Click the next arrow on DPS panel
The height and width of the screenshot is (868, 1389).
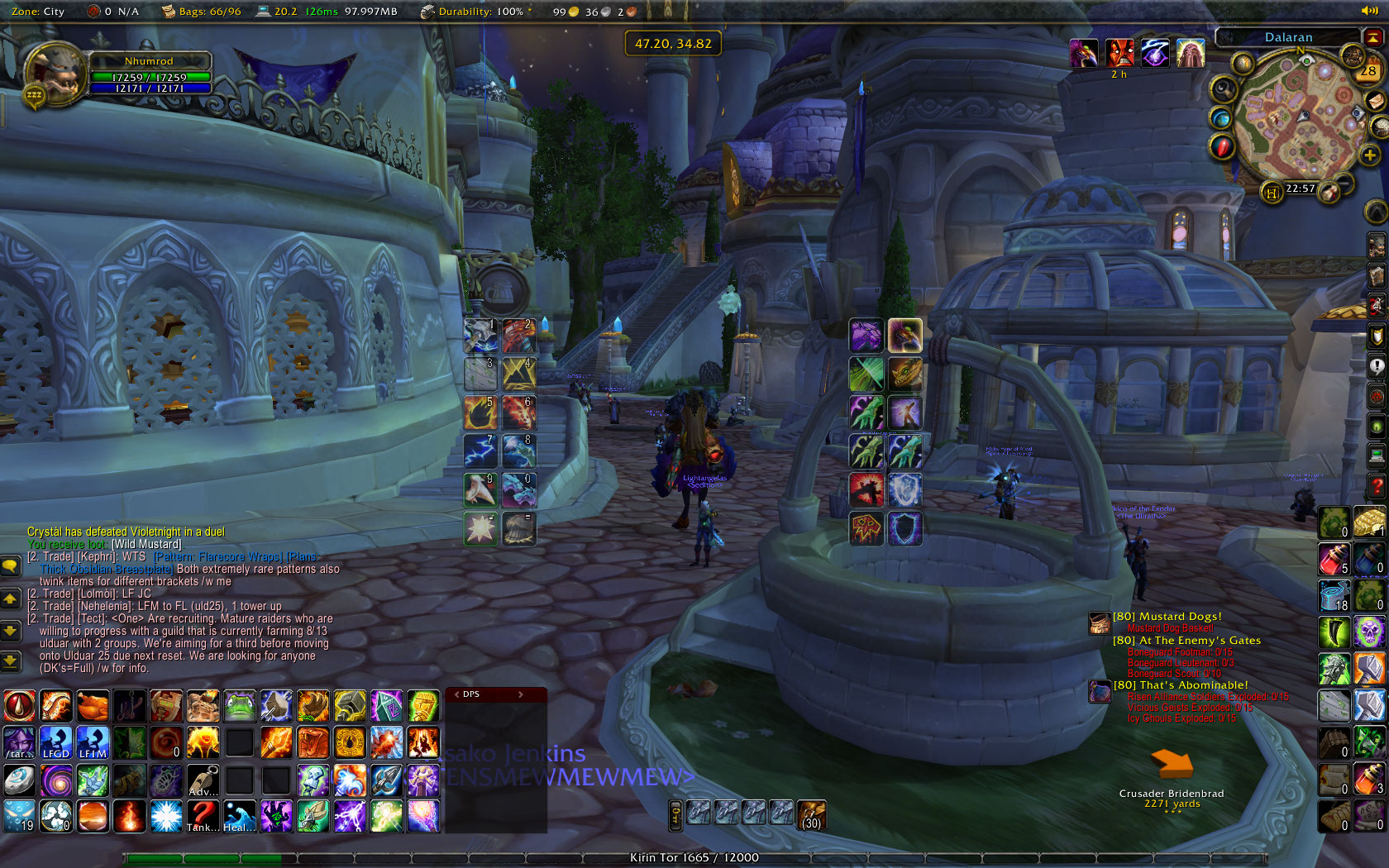click(521, 694)
